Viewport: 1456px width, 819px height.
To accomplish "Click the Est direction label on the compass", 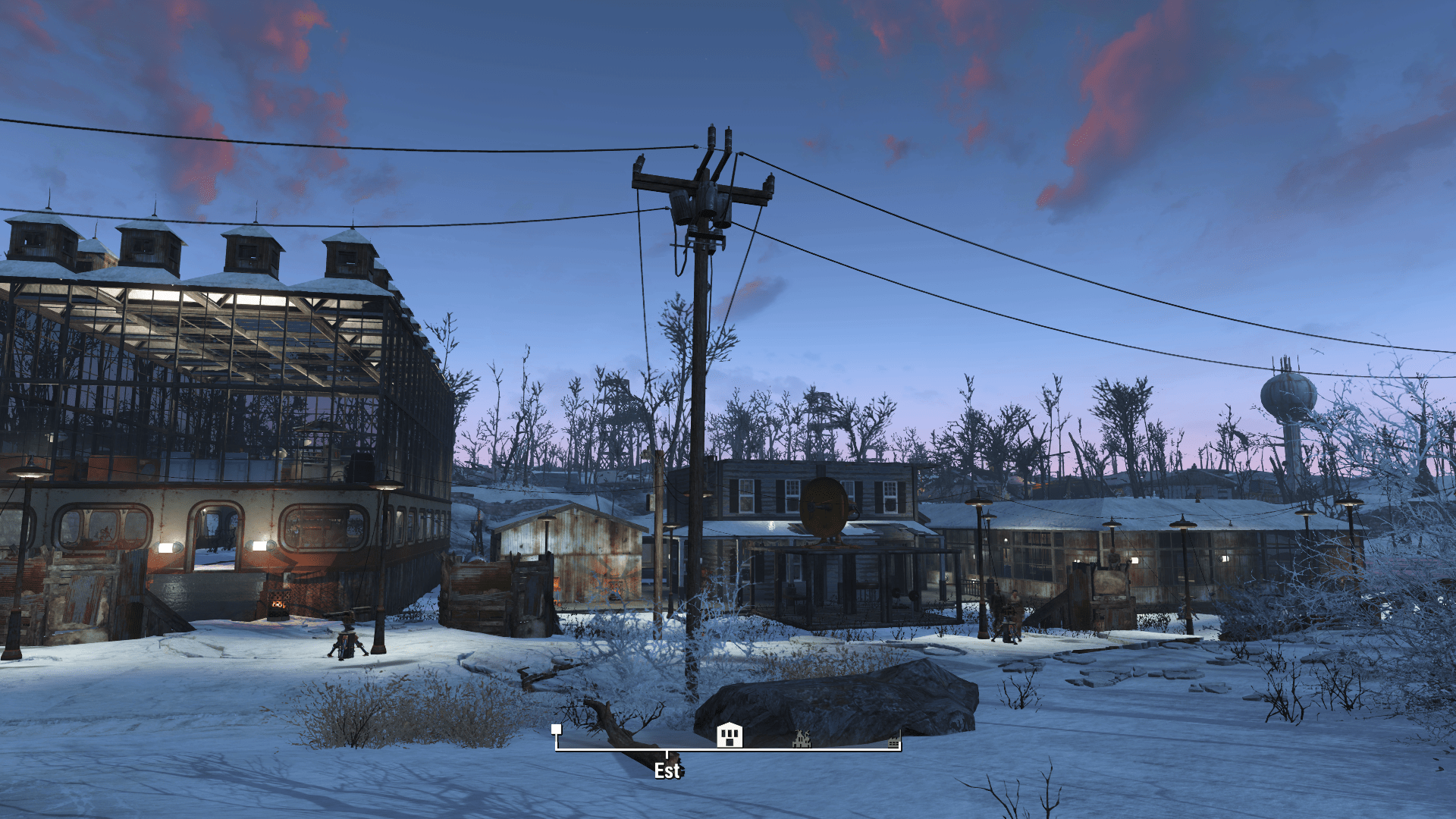I will (x=667, y=771).
